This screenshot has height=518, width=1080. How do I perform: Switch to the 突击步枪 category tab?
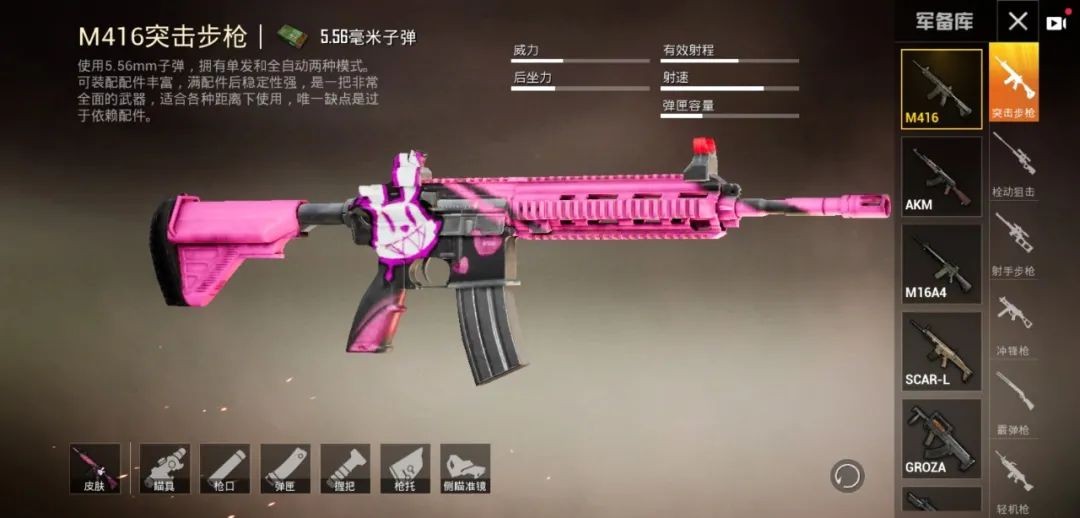pyautogui.click(x=1013, y=83)
